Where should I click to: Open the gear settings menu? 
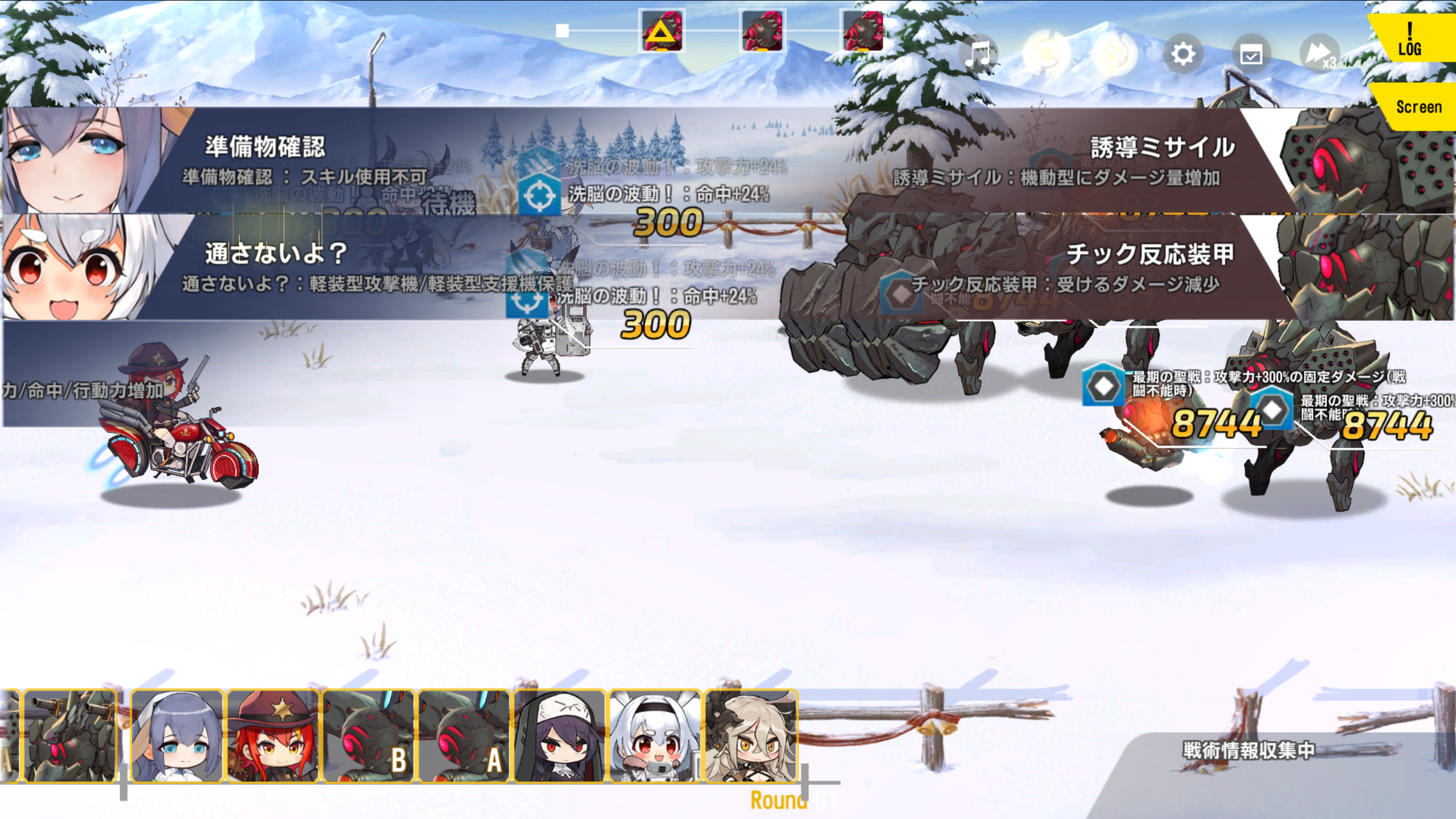1183,55
